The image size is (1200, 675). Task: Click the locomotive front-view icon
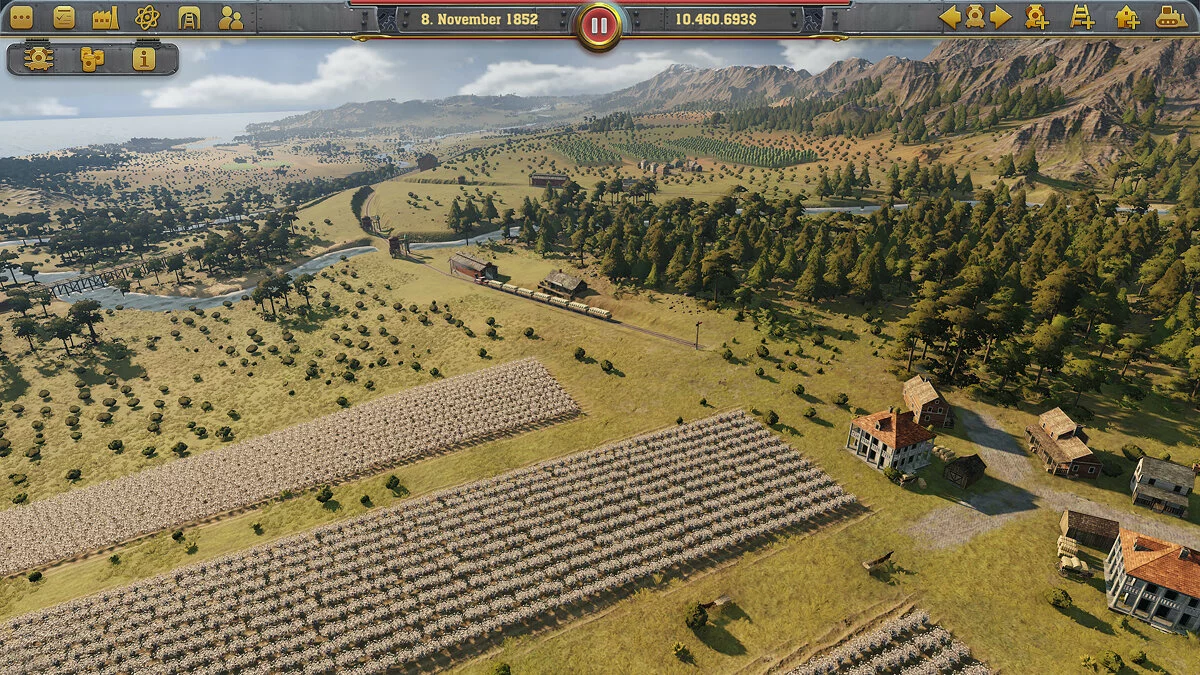click(39, 59)
